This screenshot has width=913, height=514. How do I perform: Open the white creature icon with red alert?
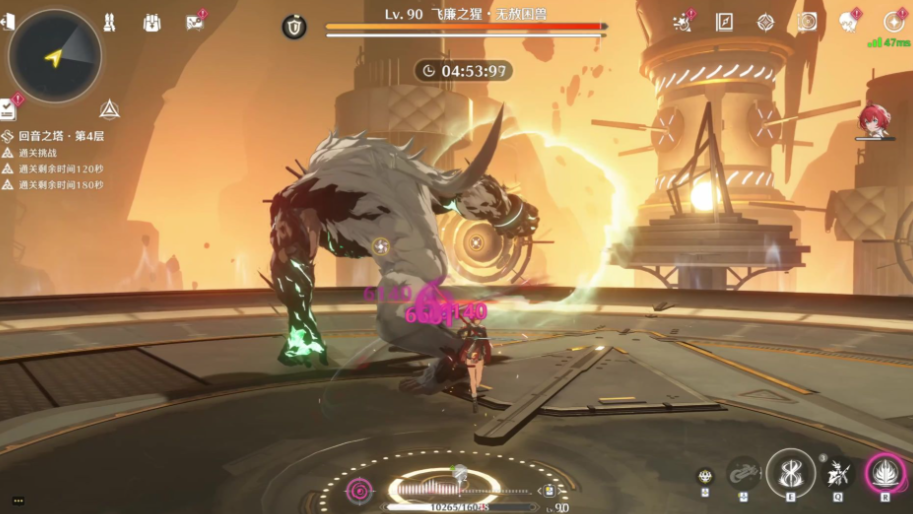849,21
